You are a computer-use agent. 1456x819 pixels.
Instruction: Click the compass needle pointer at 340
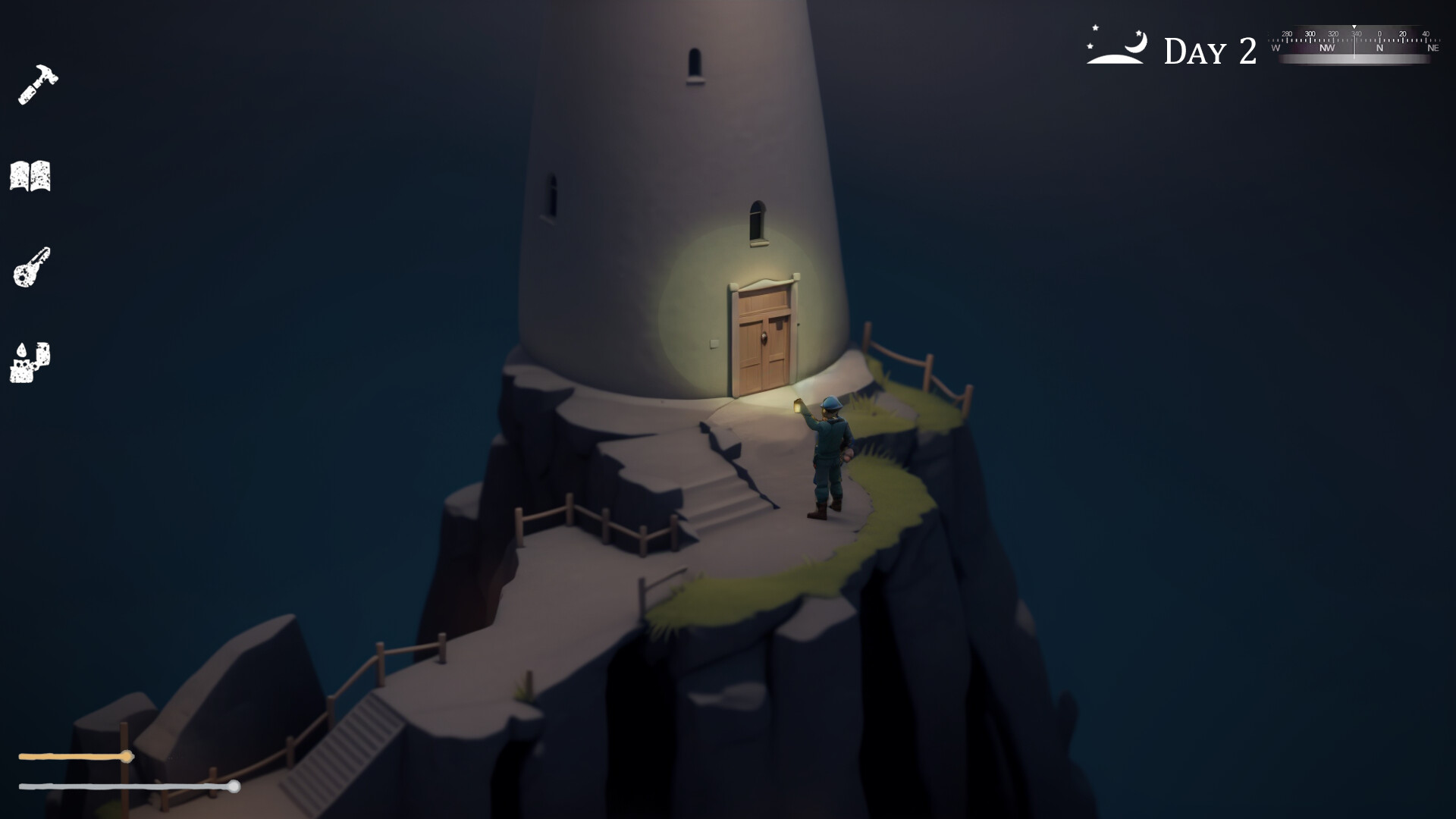(x=1354, y=28)
